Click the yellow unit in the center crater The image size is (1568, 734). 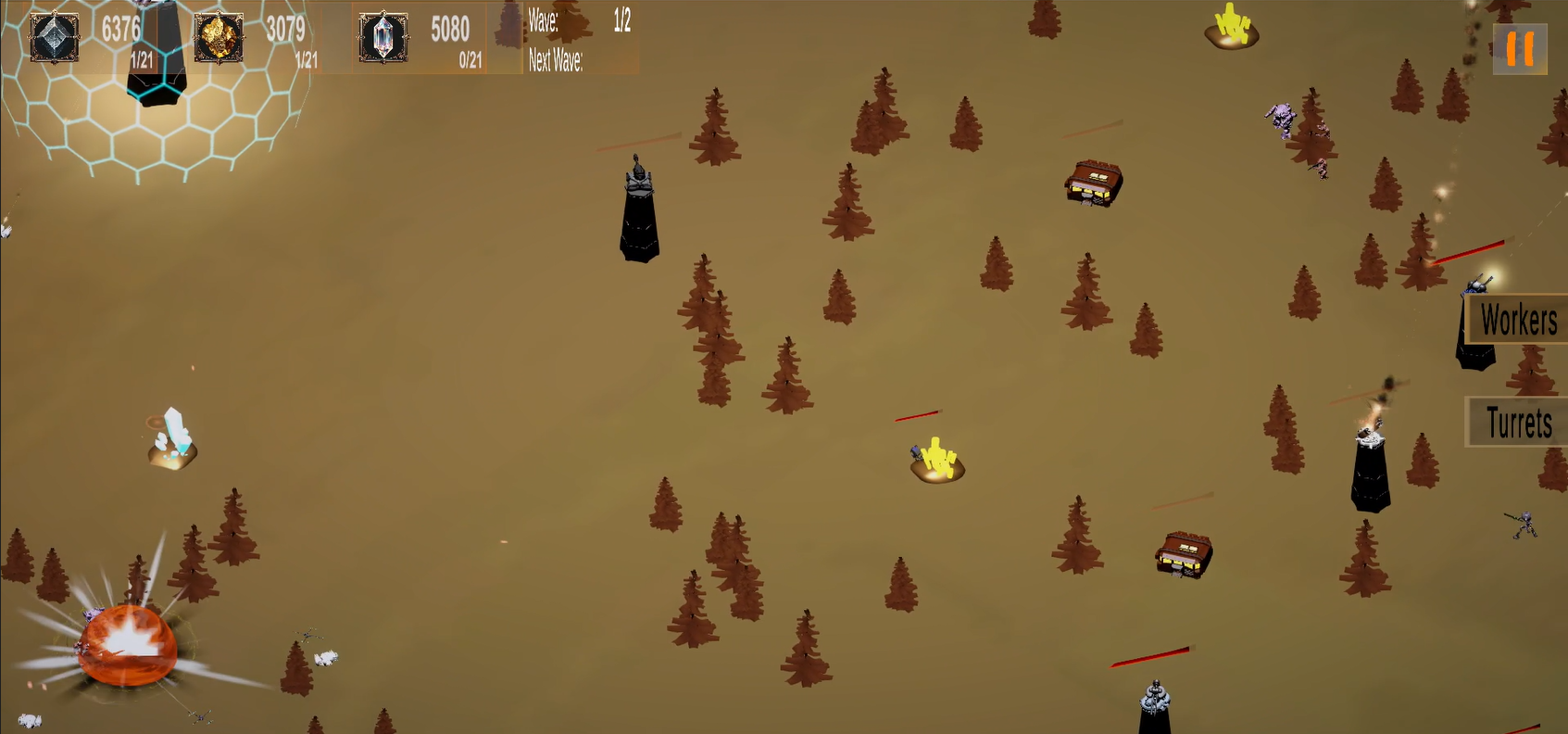938,459
